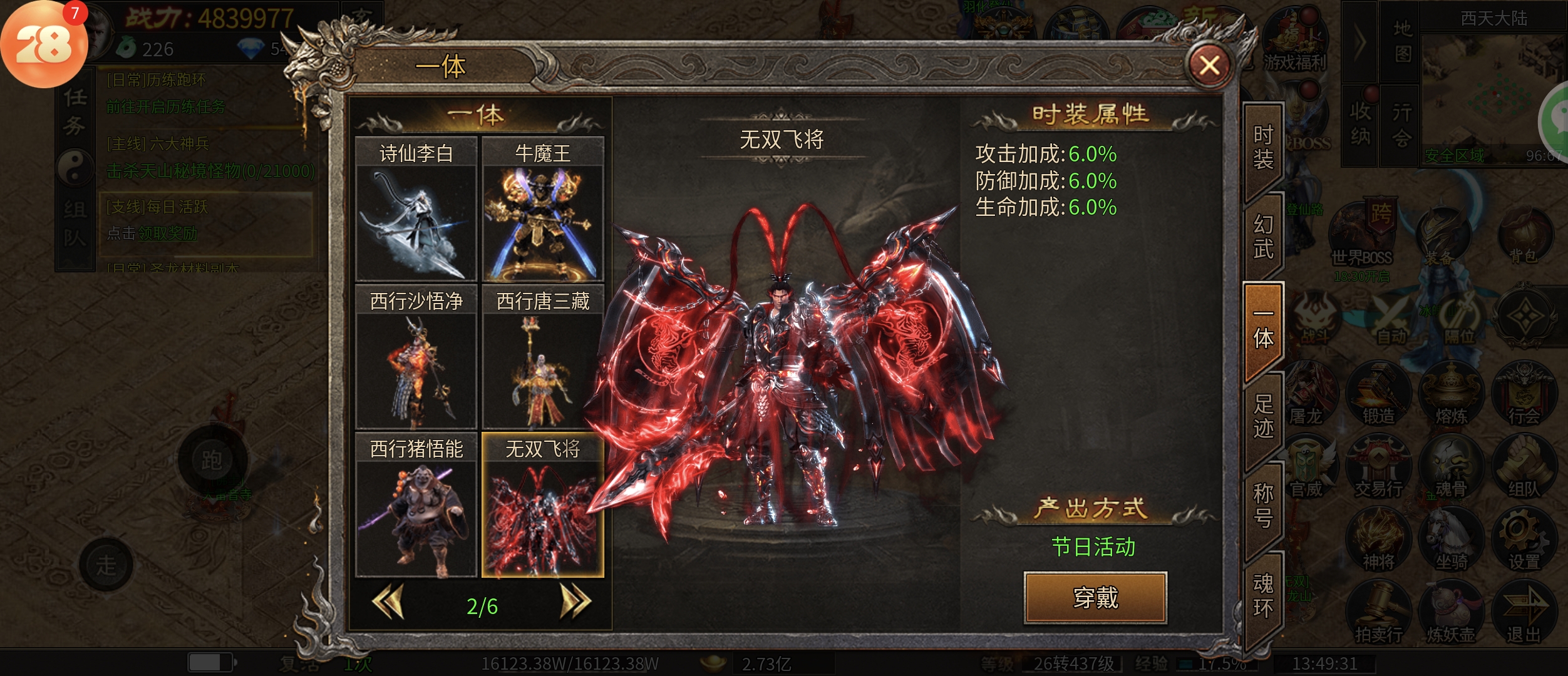
Task: Pick the 西行沙悟净 costume
Action: pos(416,357)
